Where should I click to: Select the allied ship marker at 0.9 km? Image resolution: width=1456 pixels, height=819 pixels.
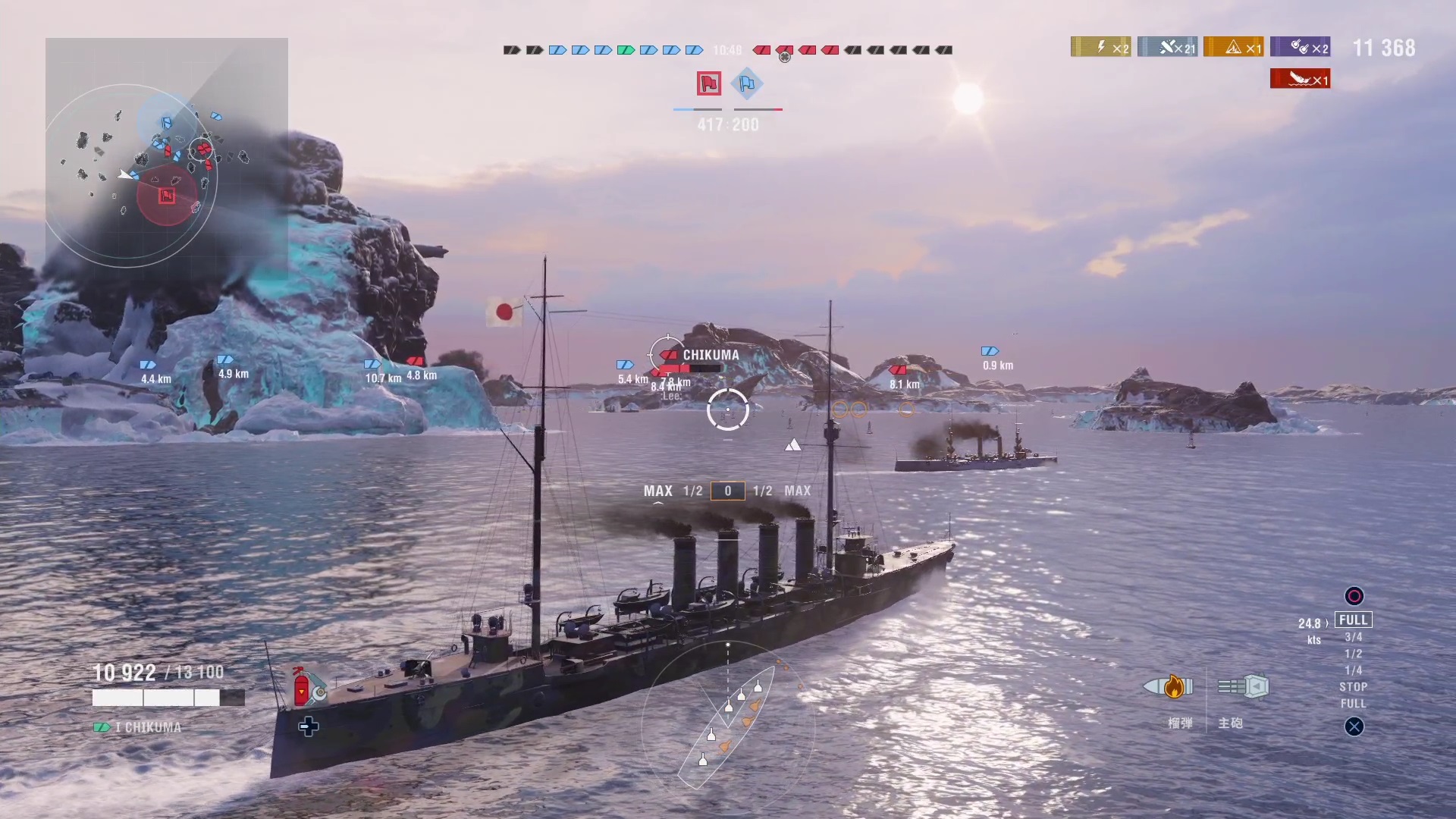(990, 351)
